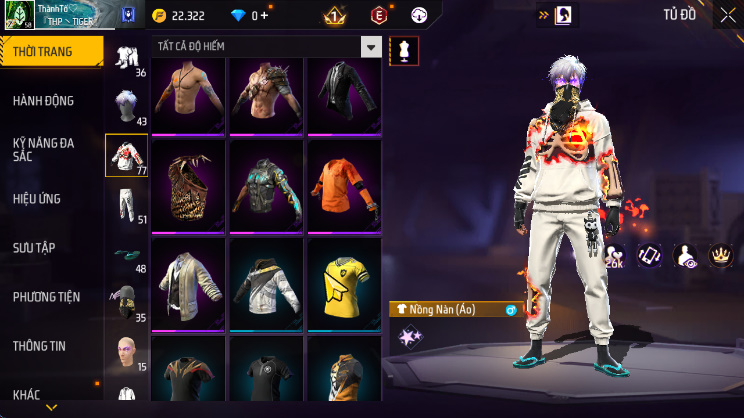Click the crown icon beside character
Screen dimensions: 744x418
[x=719, y=256]
